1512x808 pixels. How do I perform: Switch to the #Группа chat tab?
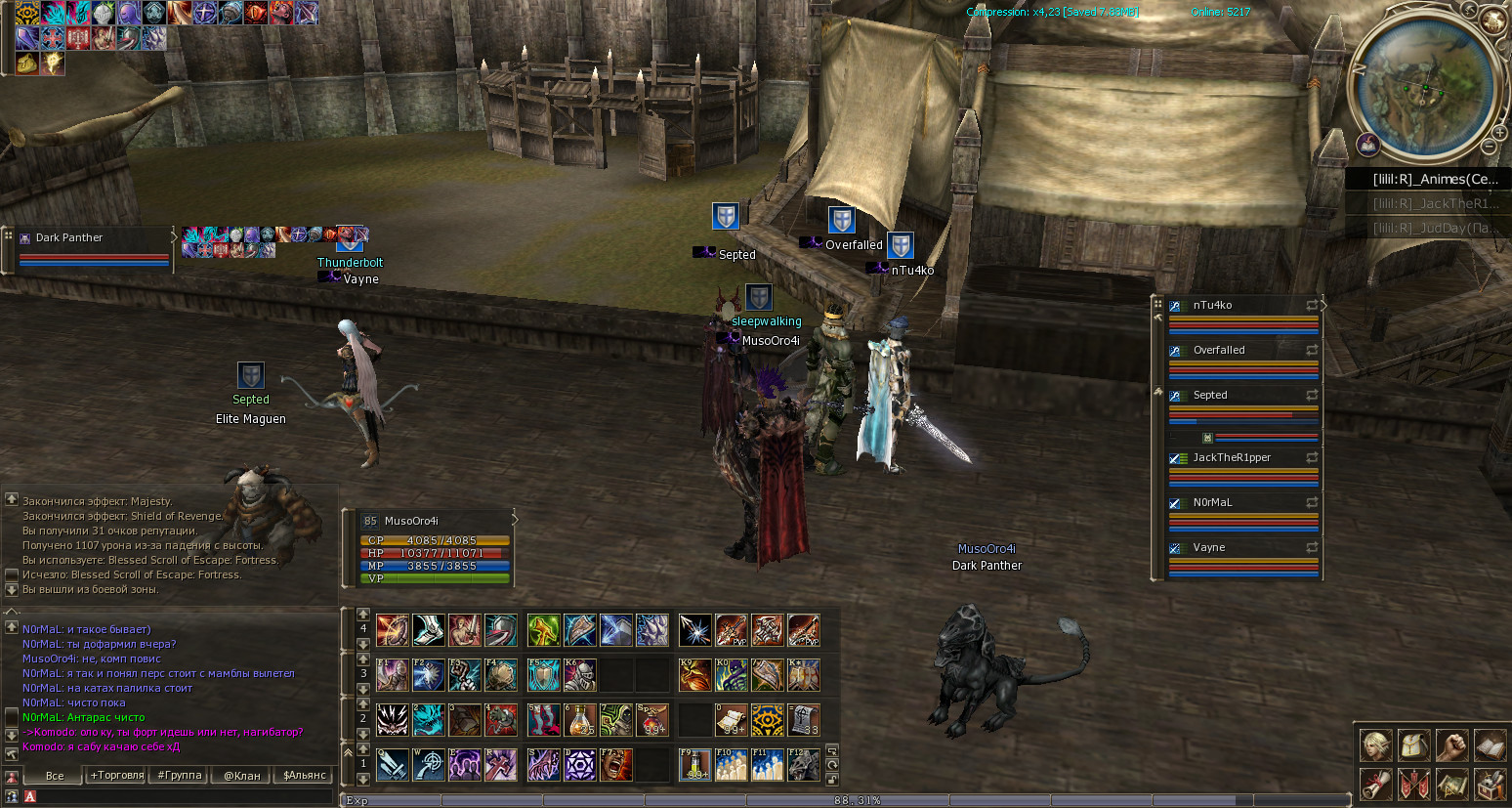coord(180,776)
